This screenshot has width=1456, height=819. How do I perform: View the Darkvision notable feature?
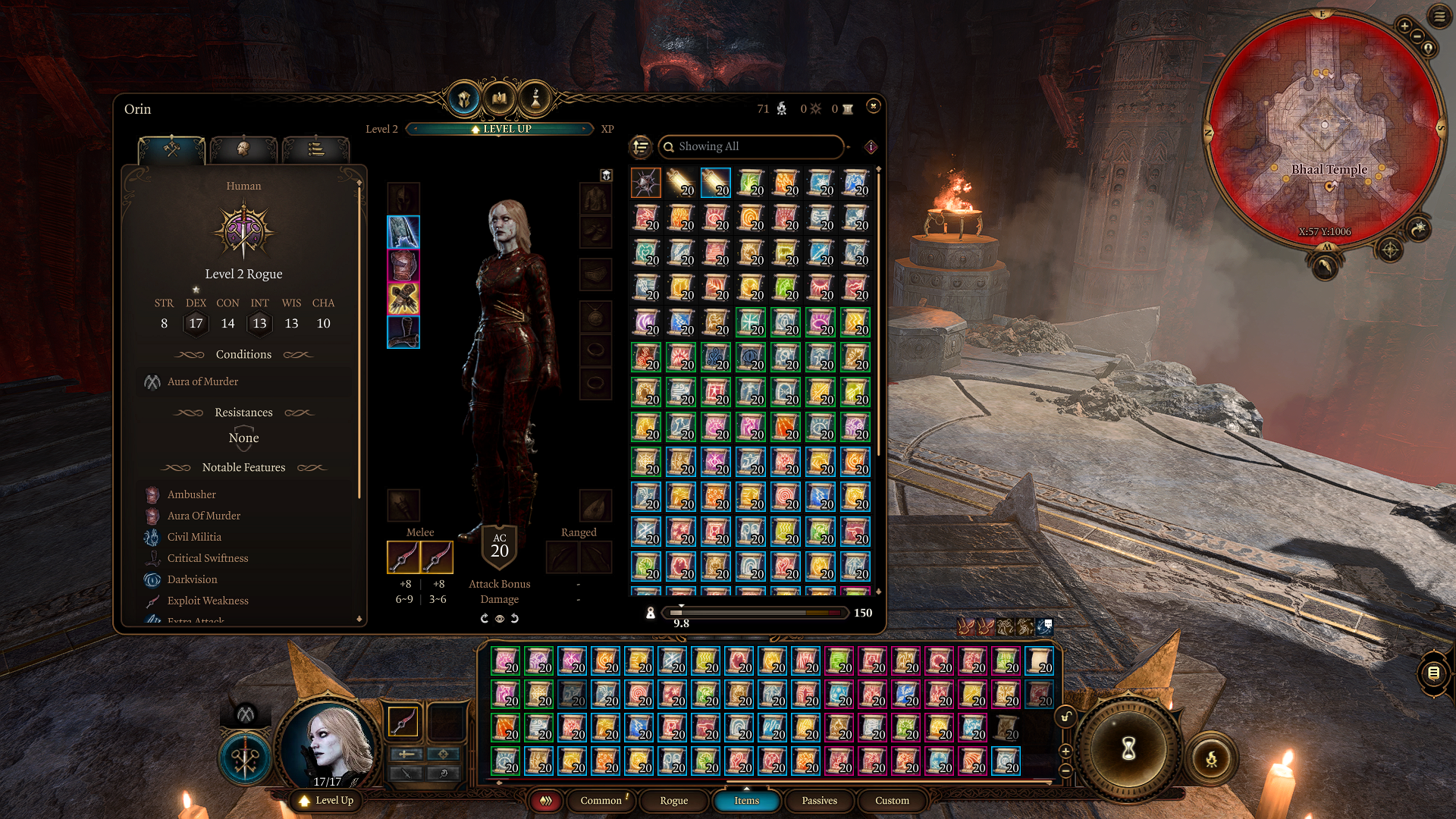pos(192,579)
